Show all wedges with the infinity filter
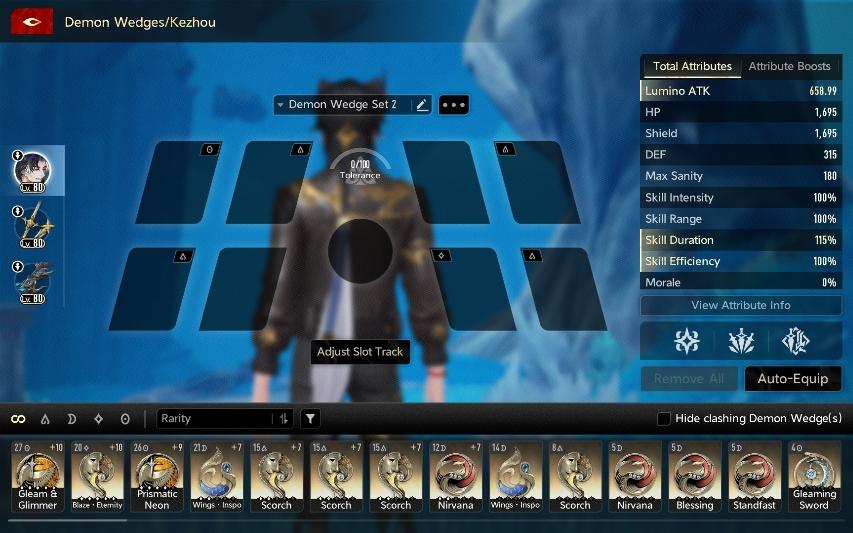 pos(18,419)
